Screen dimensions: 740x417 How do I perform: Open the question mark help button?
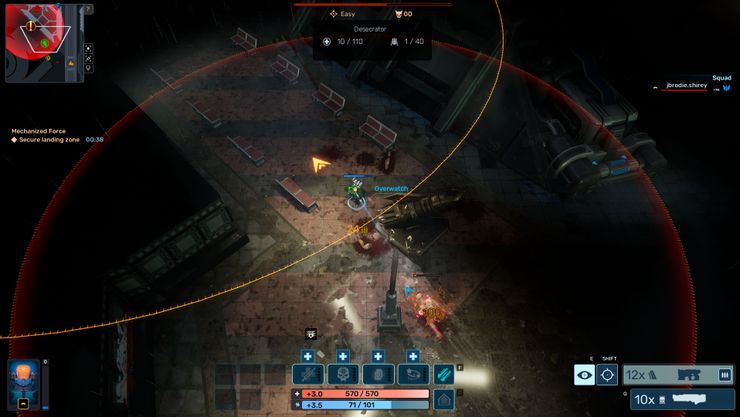click(x=88, y=9)
